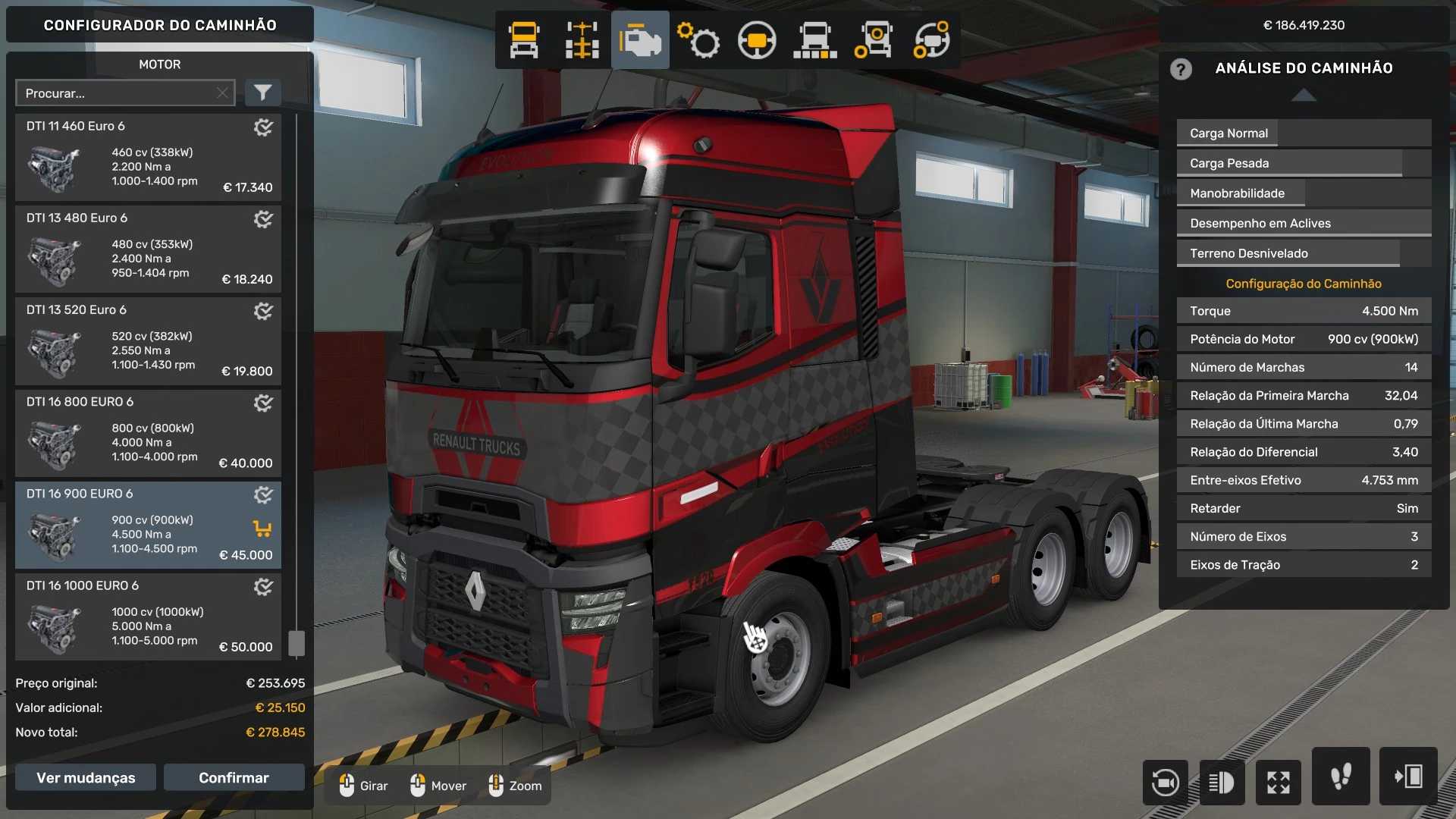
Task: Expand view with the fullscreen arrows icon
Action: (1278, 782)
